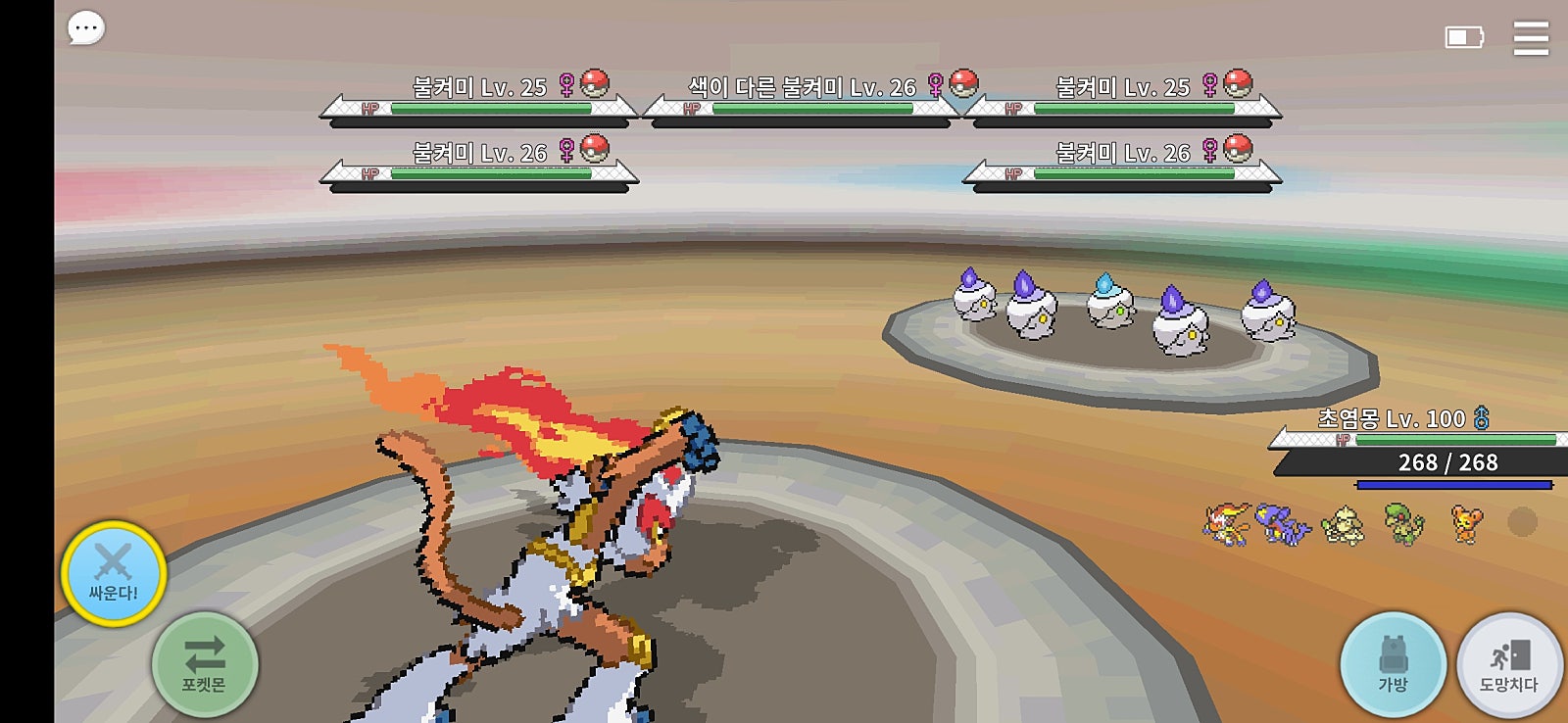The width and height of the screenshot is (1568, 723).
Task: Select the Smeargle party icon
Action: coord(1342,525)
